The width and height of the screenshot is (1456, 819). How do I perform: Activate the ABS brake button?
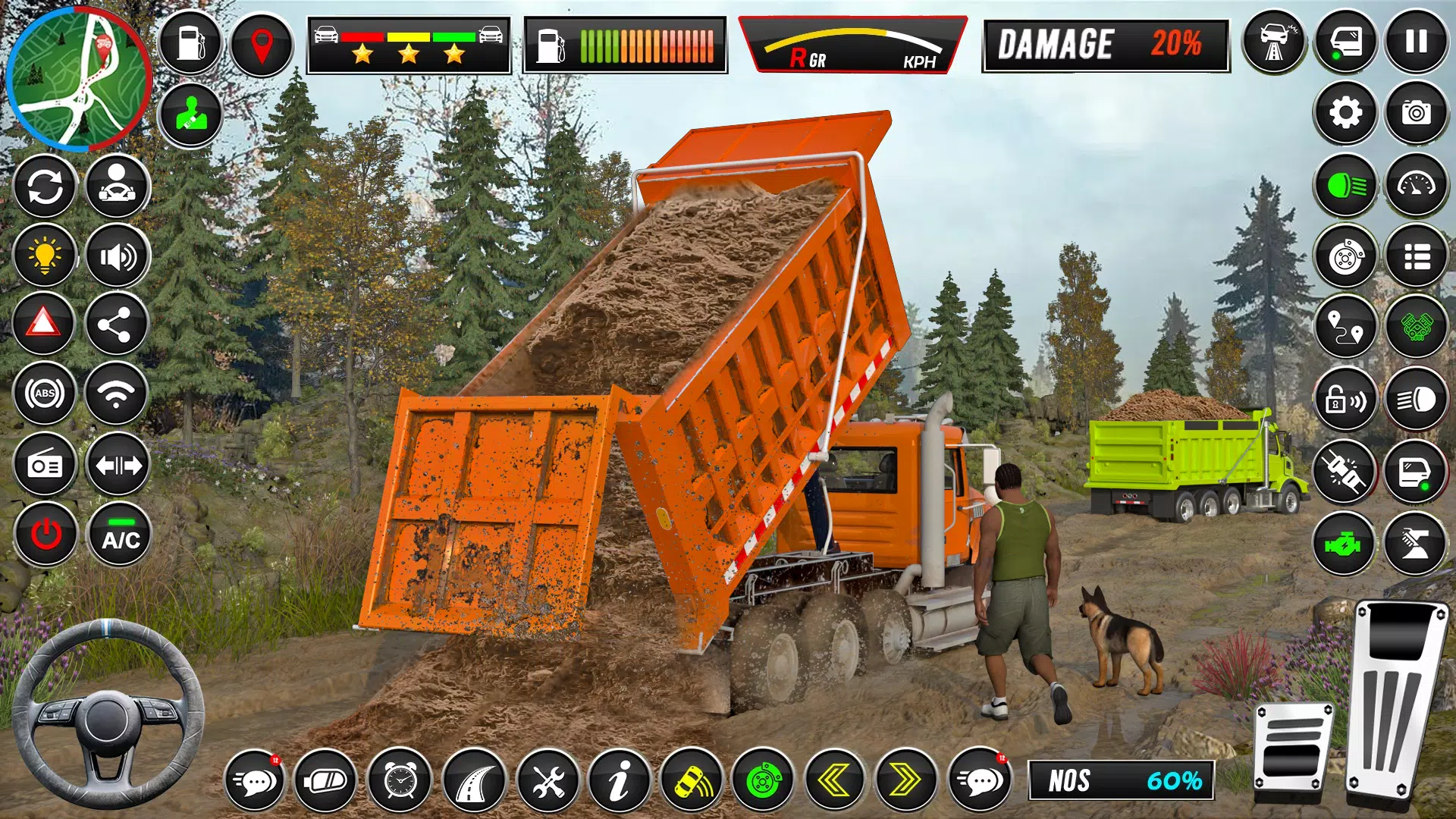[45, 394]
